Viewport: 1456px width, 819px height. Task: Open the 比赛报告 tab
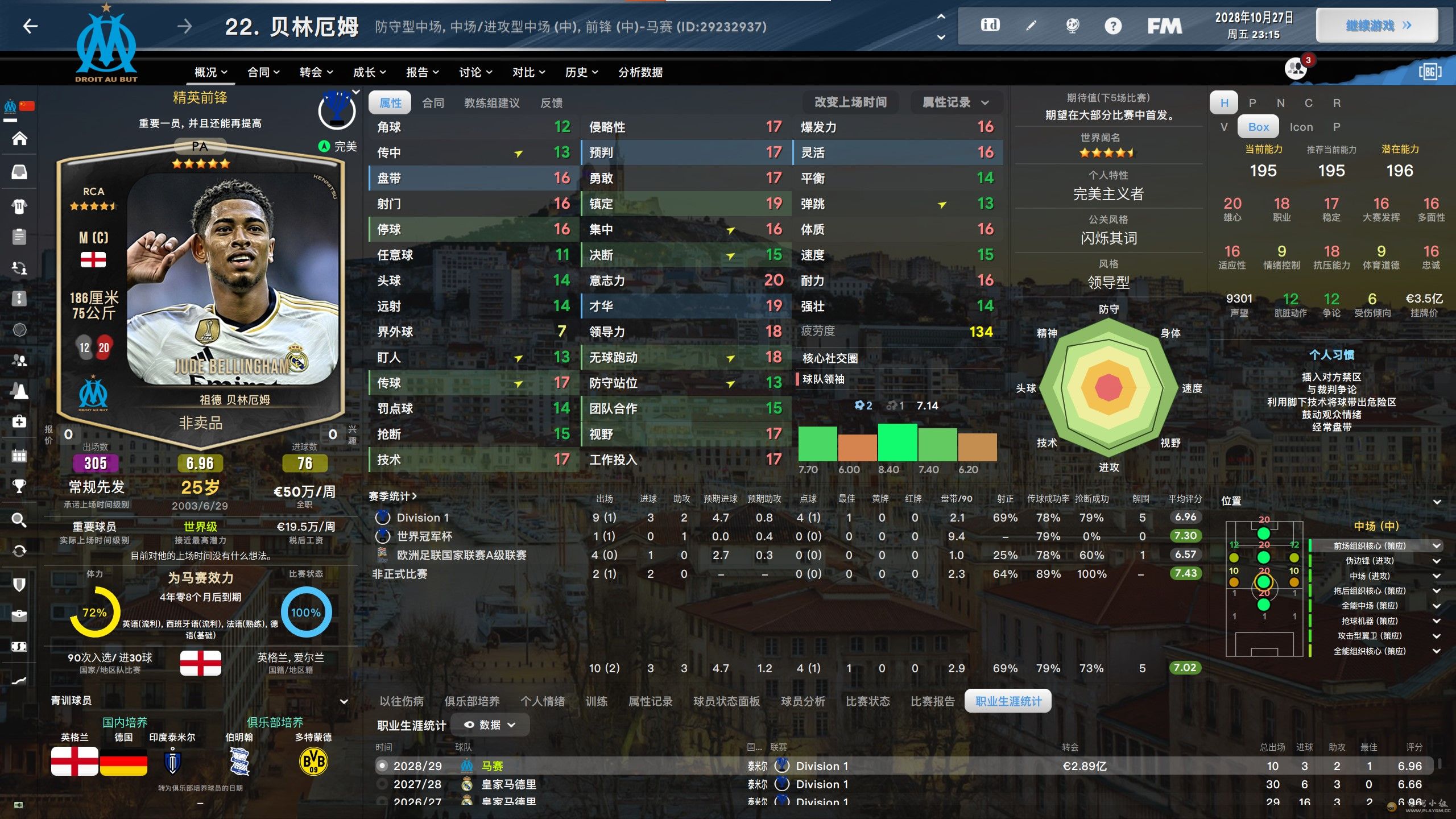932,701
